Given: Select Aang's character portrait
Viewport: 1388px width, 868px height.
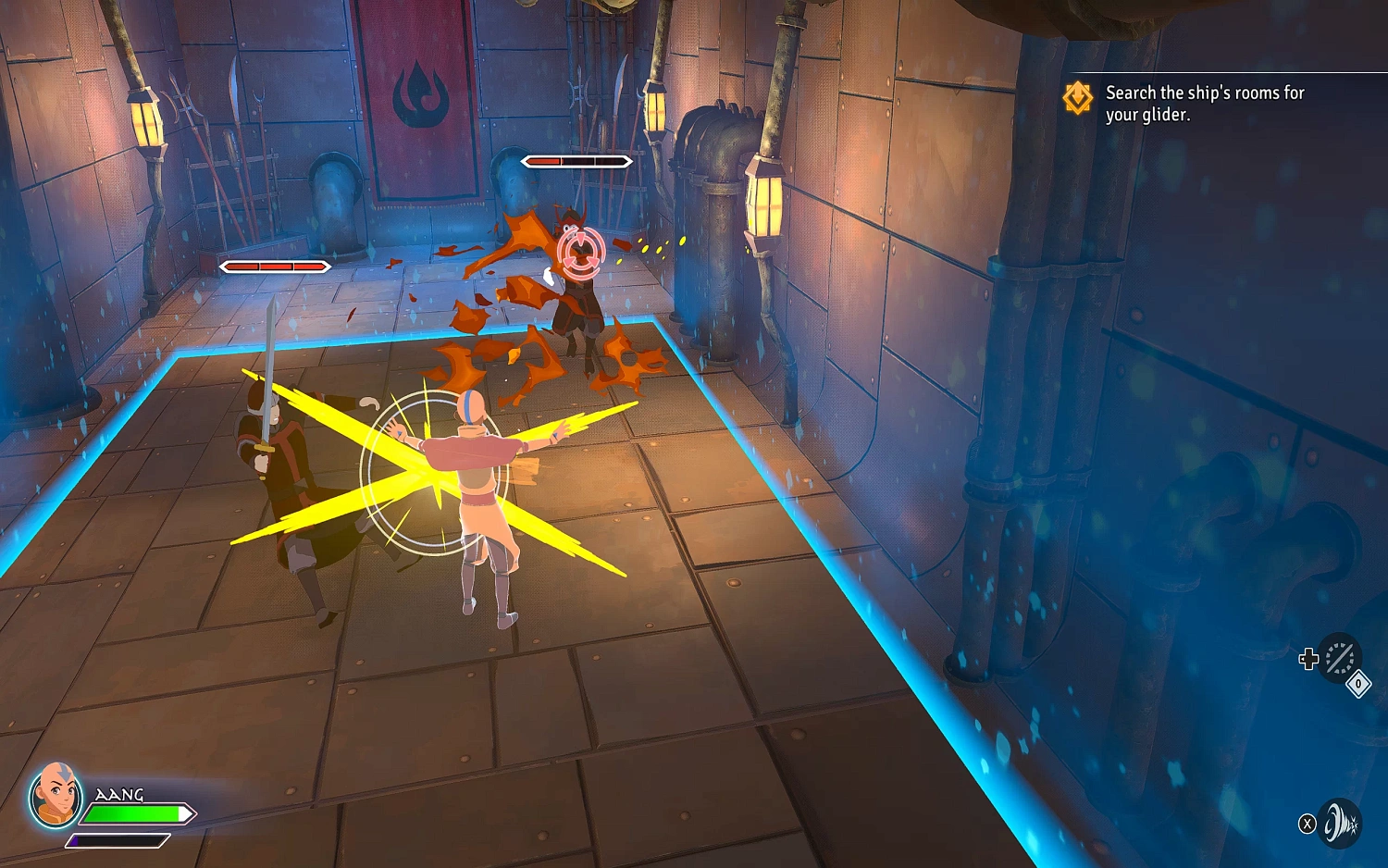Looking at the screenshot, I should pos(56,802).
